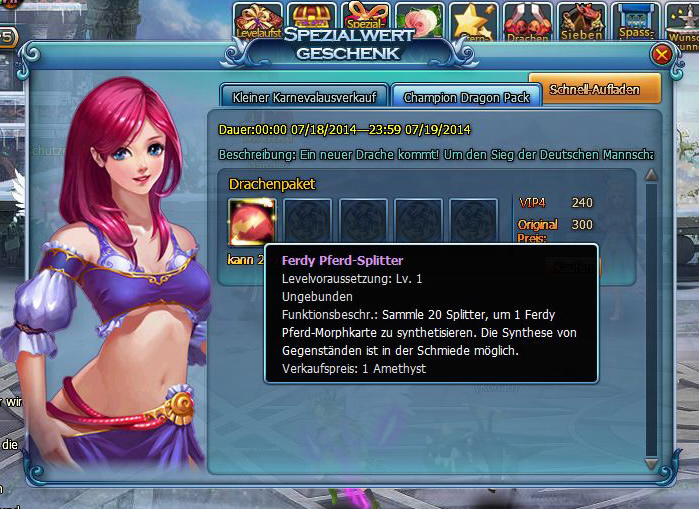Screen dimensions: 699x509
Task: Open the peach event icon
Action: pyautogui.click(x=419, y=20)
